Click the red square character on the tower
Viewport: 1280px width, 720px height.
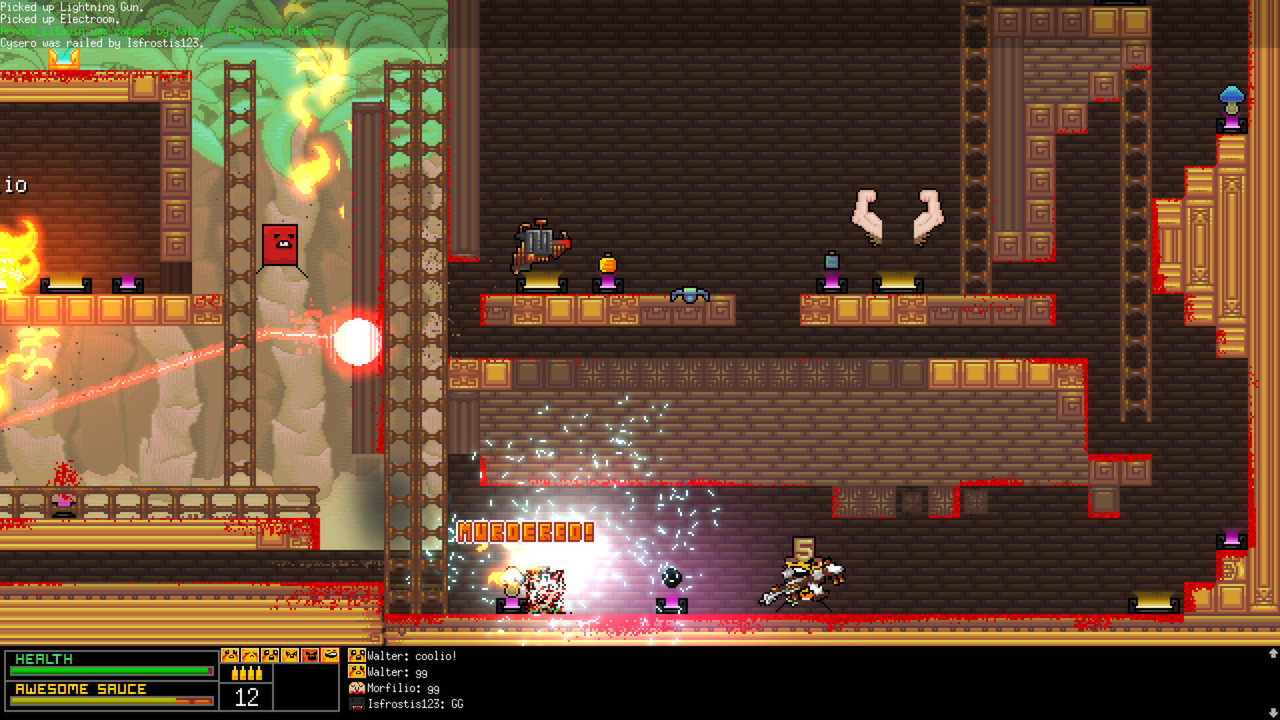(x=281, y=245)
